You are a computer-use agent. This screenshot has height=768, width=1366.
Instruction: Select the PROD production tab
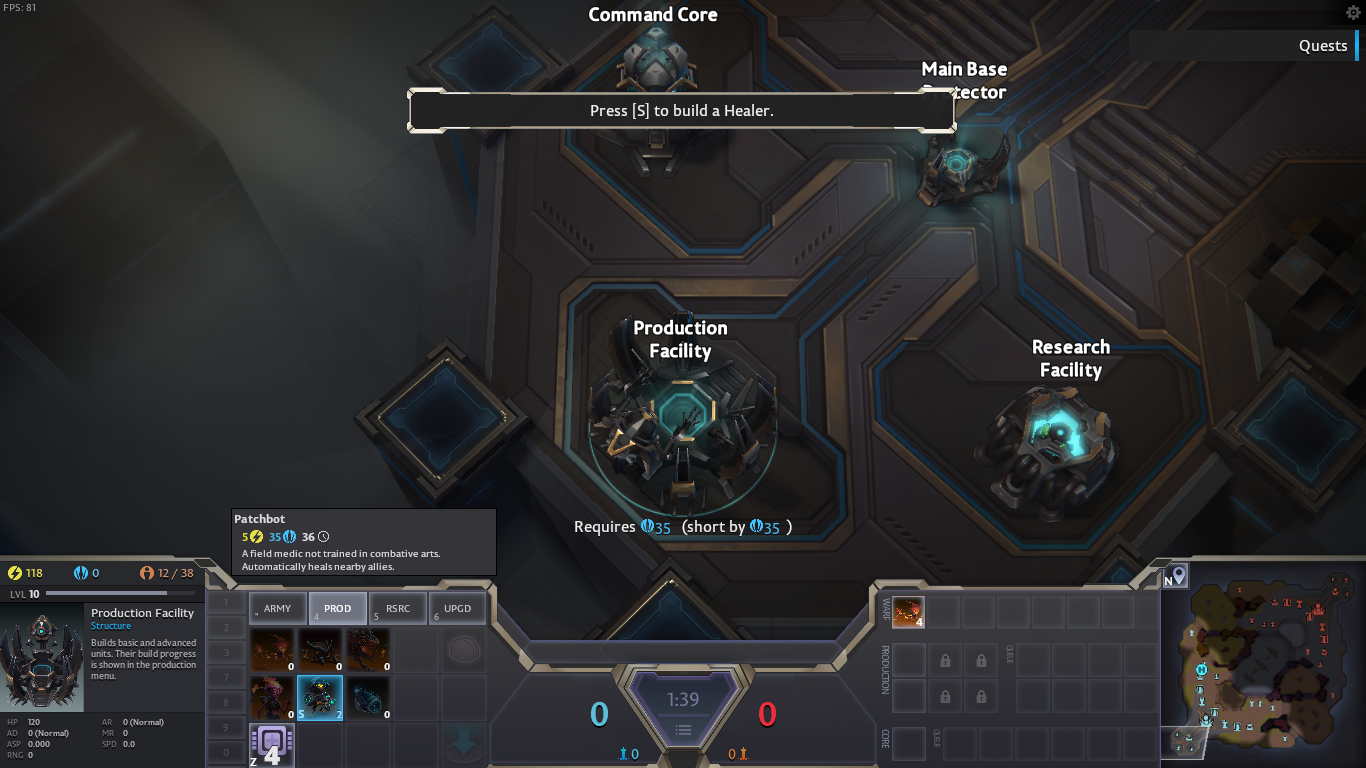(x=337, y=608)
